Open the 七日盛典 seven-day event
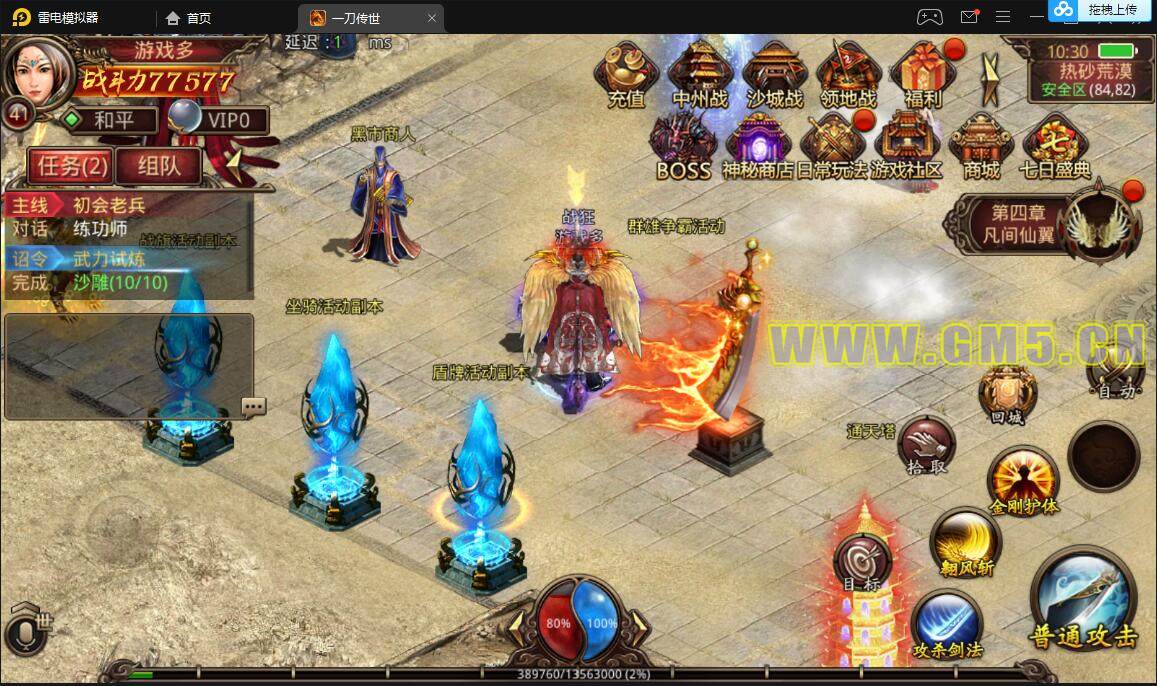The width and height of the screenshot is (1157, 686). pos(1055,145)
